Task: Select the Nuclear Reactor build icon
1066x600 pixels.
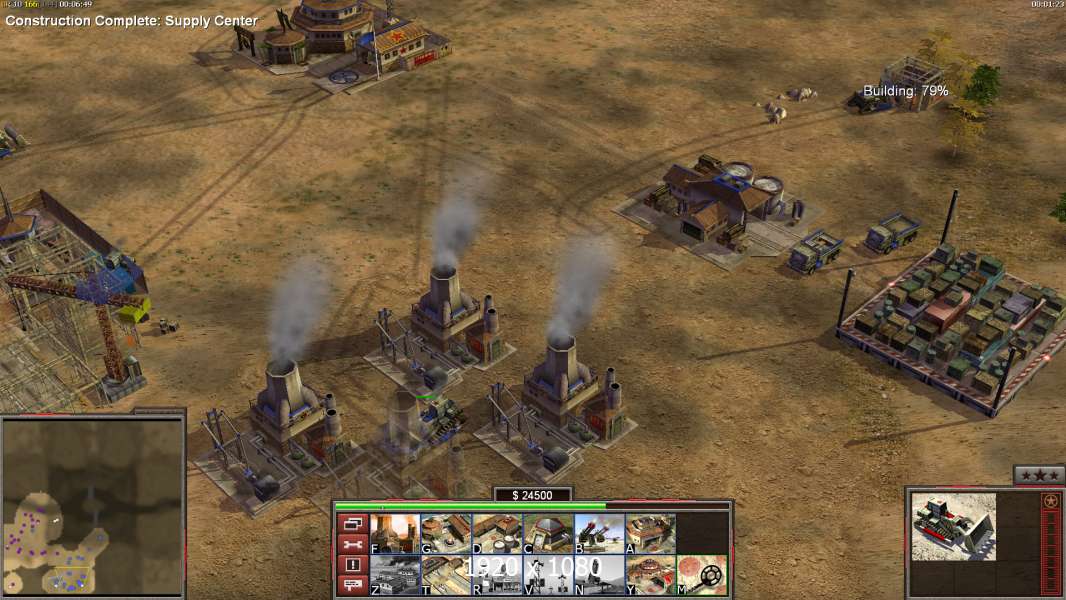Action: 395,533
